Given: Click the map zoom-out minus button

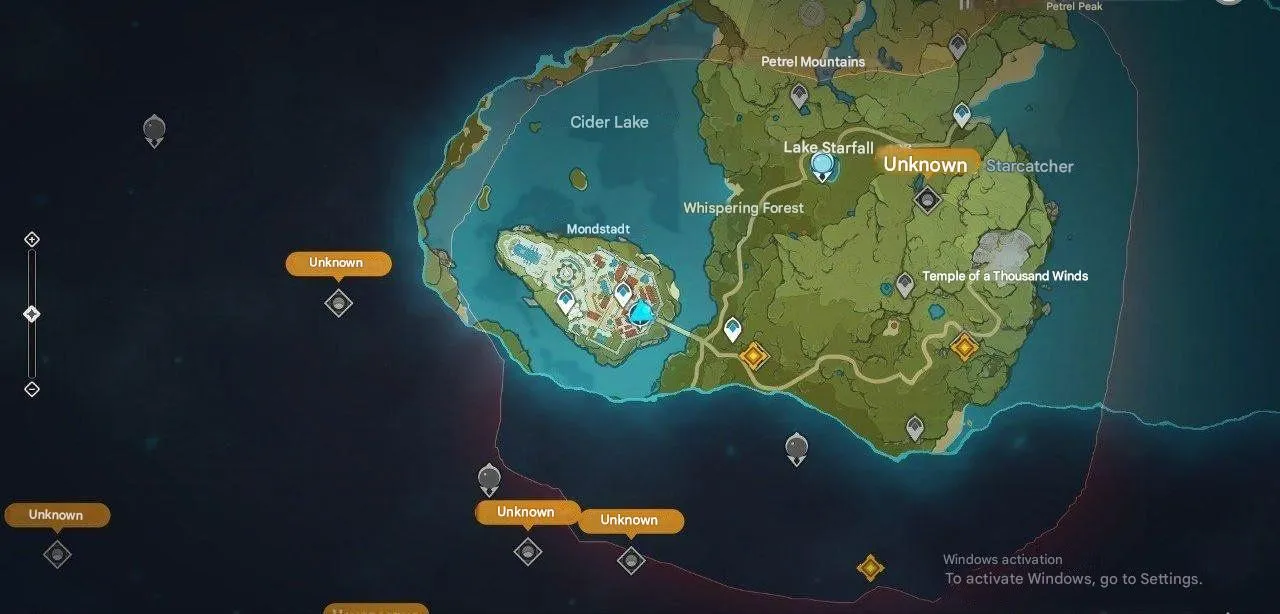Looking at the screenshot, I should click(x=32, y=389).
